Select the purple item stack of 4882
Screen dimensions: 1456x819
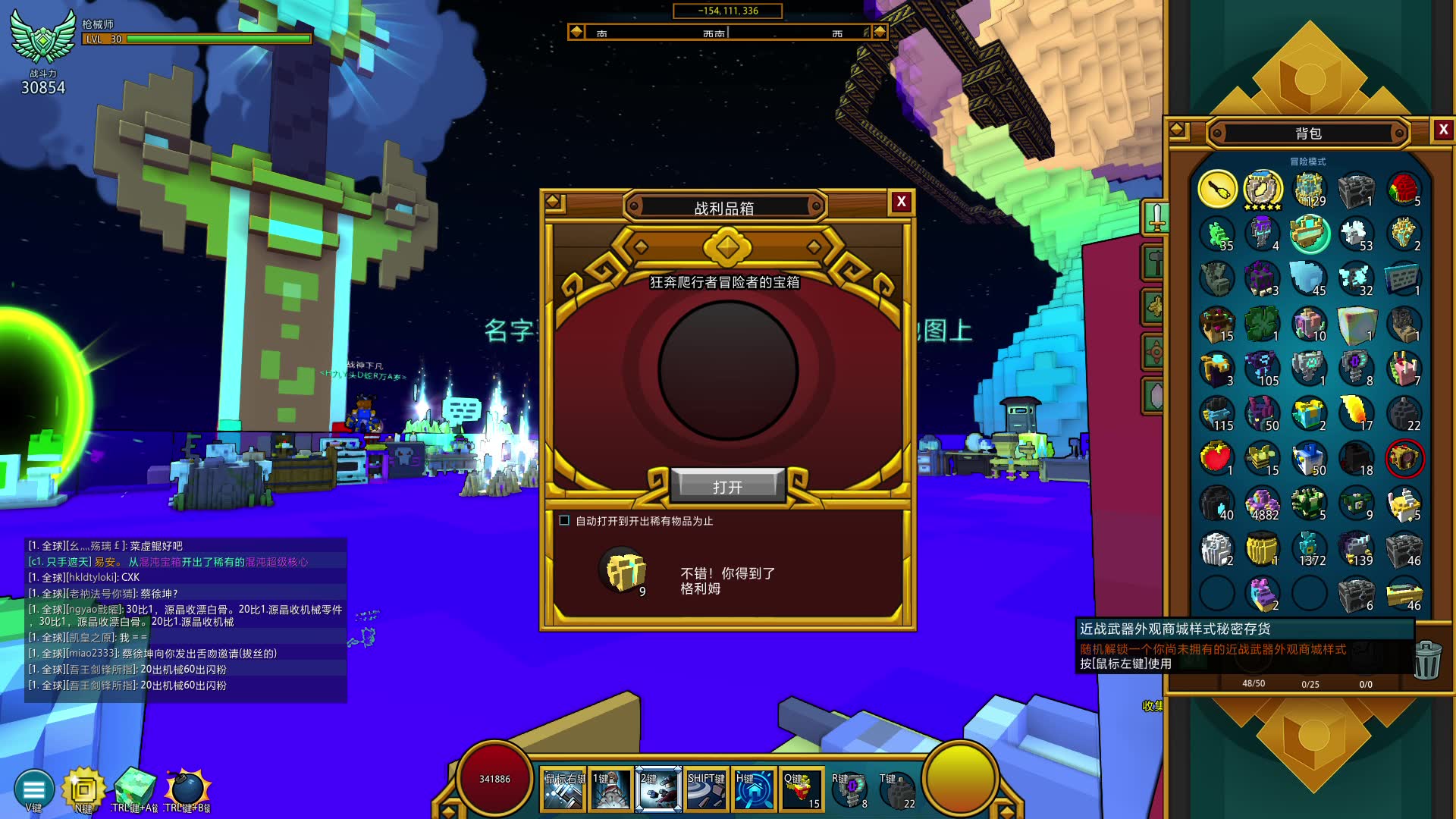[1263, 504]
